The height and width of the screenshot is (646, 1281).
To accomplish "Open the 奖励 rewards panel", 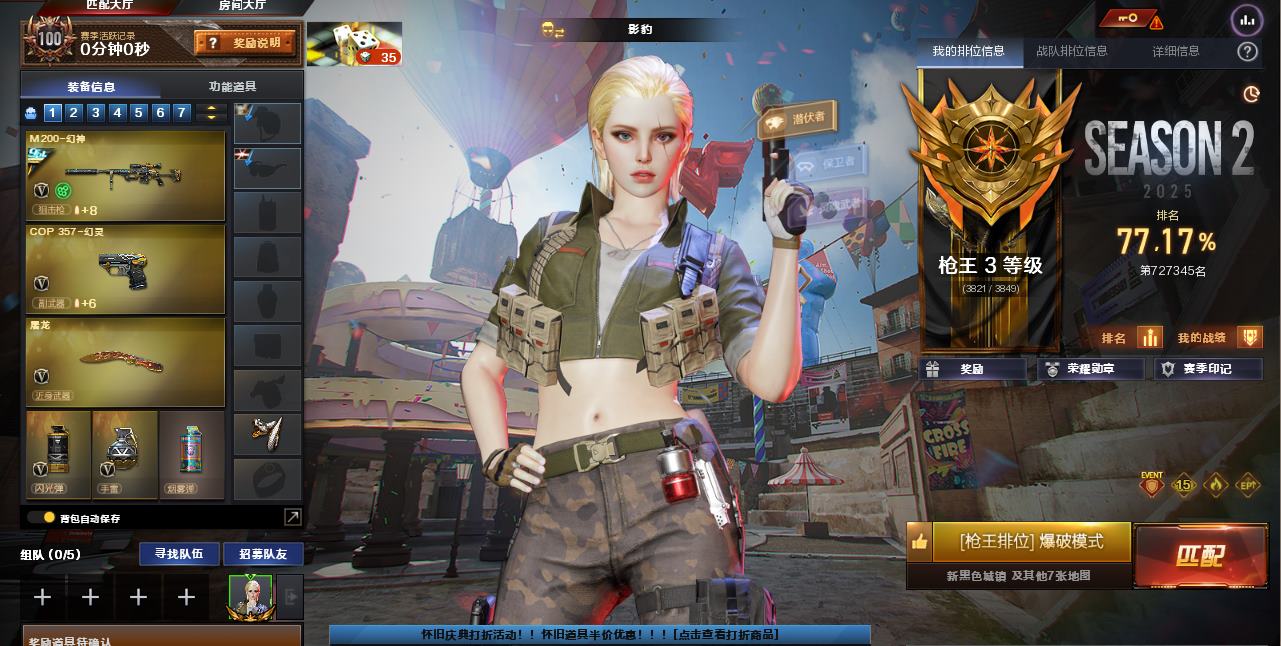I will pos(972,369).
